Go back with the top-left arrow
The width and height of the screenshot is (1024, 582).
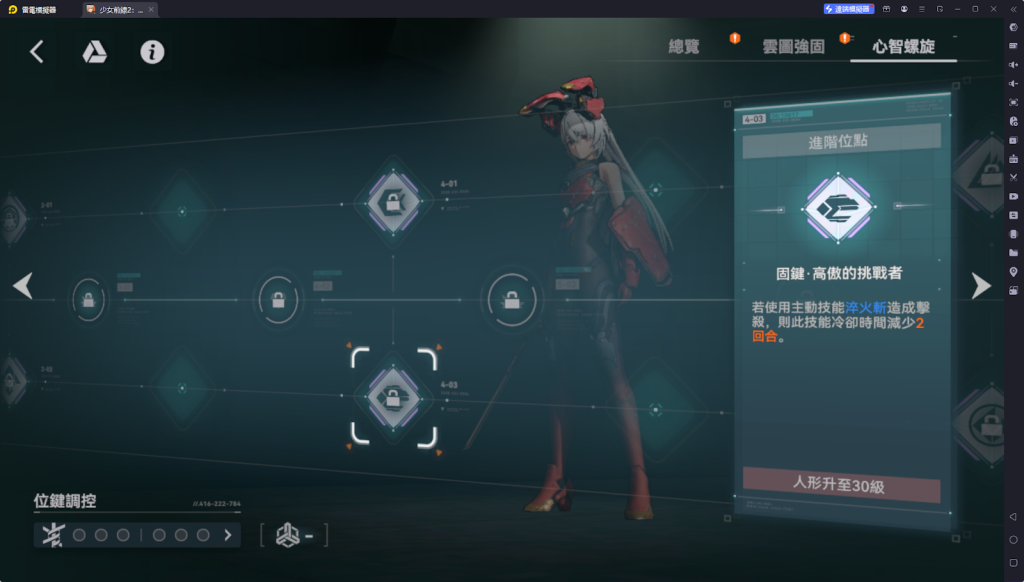tap(37, 52)
